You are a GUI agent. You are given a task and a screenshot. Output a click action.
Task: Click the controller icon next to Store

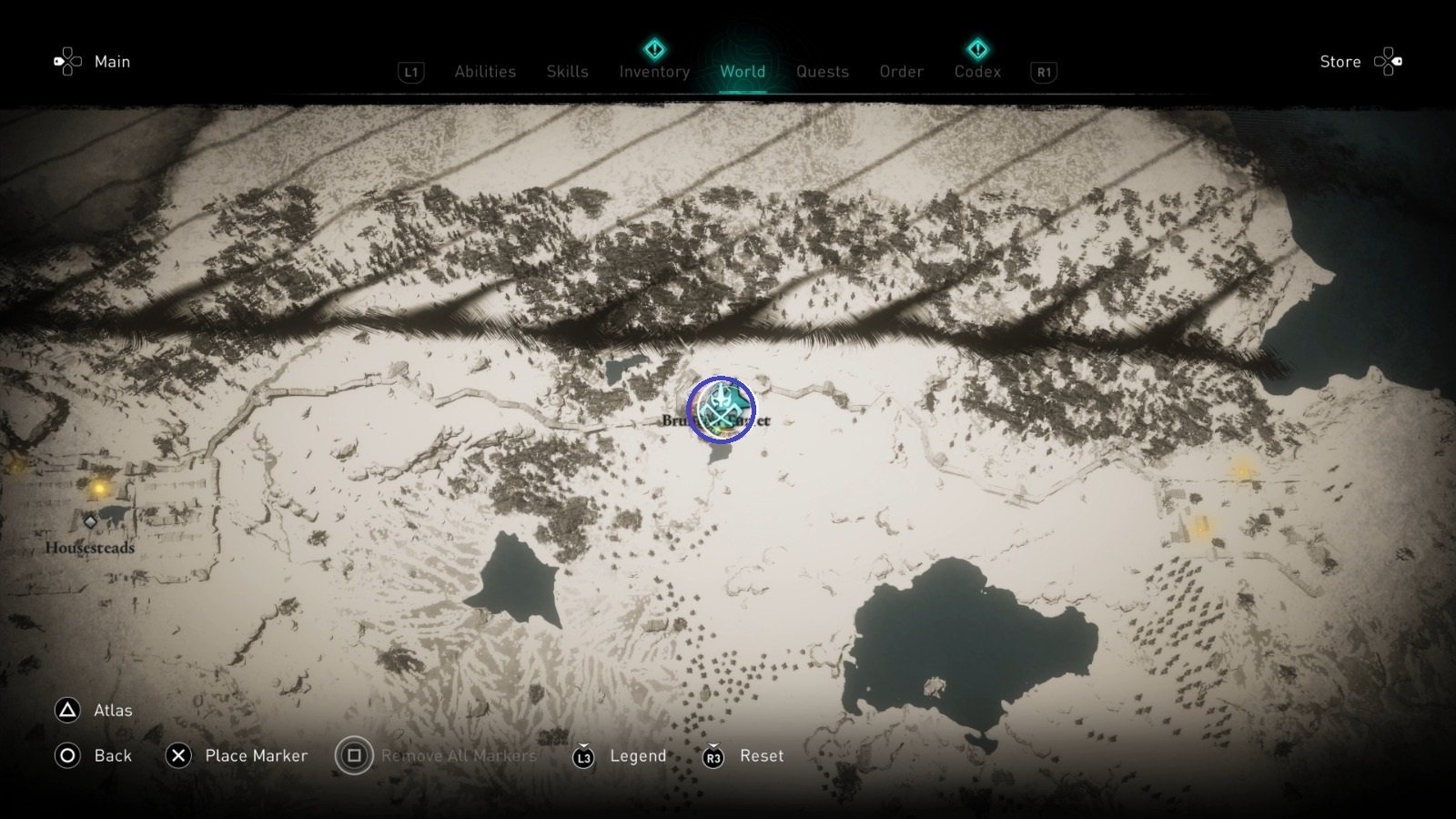1390,61
